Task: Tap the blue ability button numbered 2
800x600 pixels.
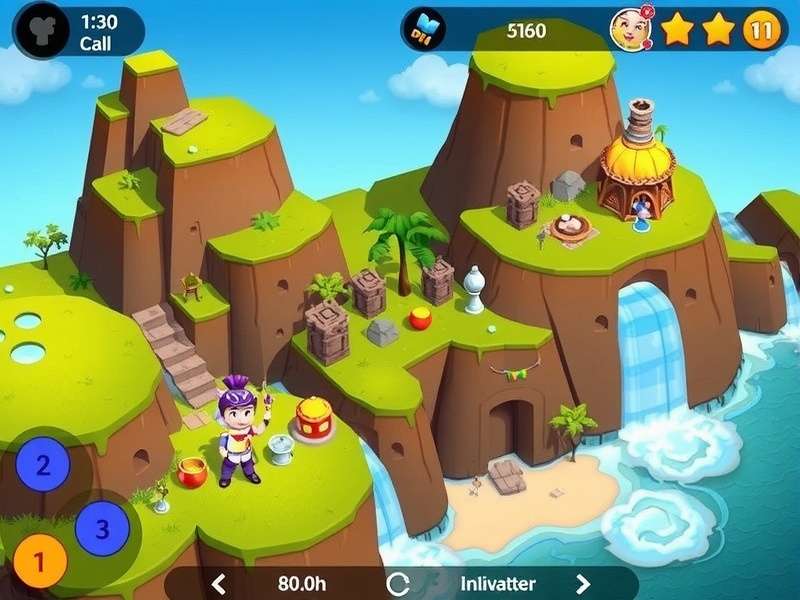Action: pyautogui.click(x=42, y=464)
